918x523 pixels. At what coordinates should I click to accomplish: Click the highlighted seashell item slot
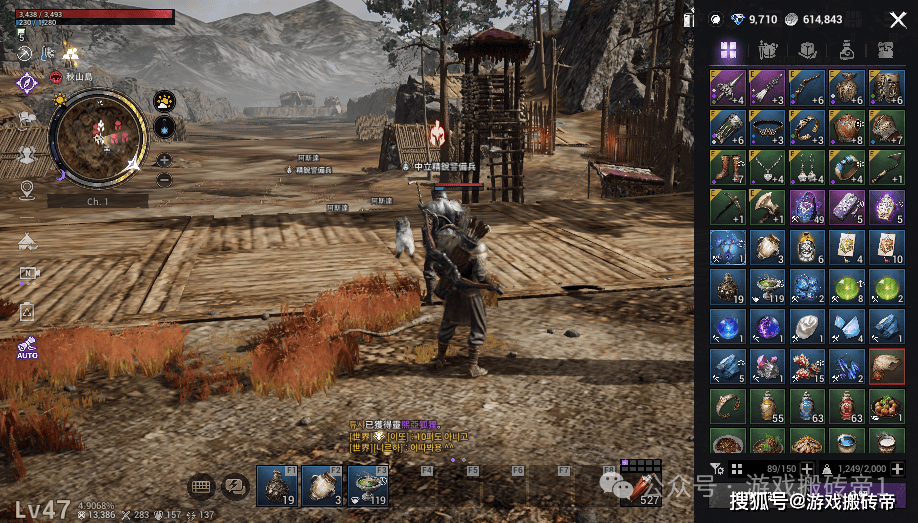click(886, 367)
